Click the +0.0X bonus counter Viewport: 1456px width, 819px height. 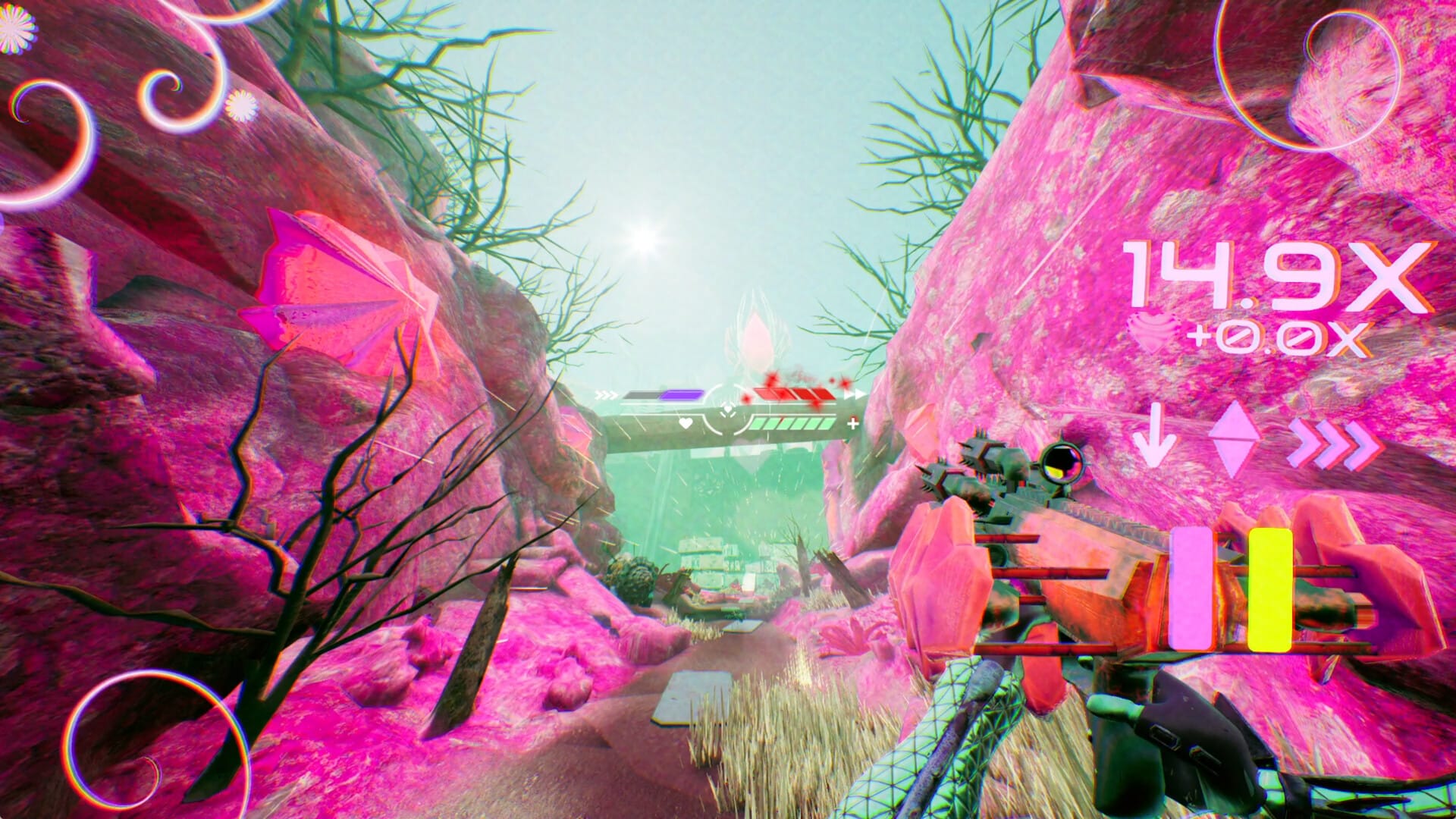1276,339
